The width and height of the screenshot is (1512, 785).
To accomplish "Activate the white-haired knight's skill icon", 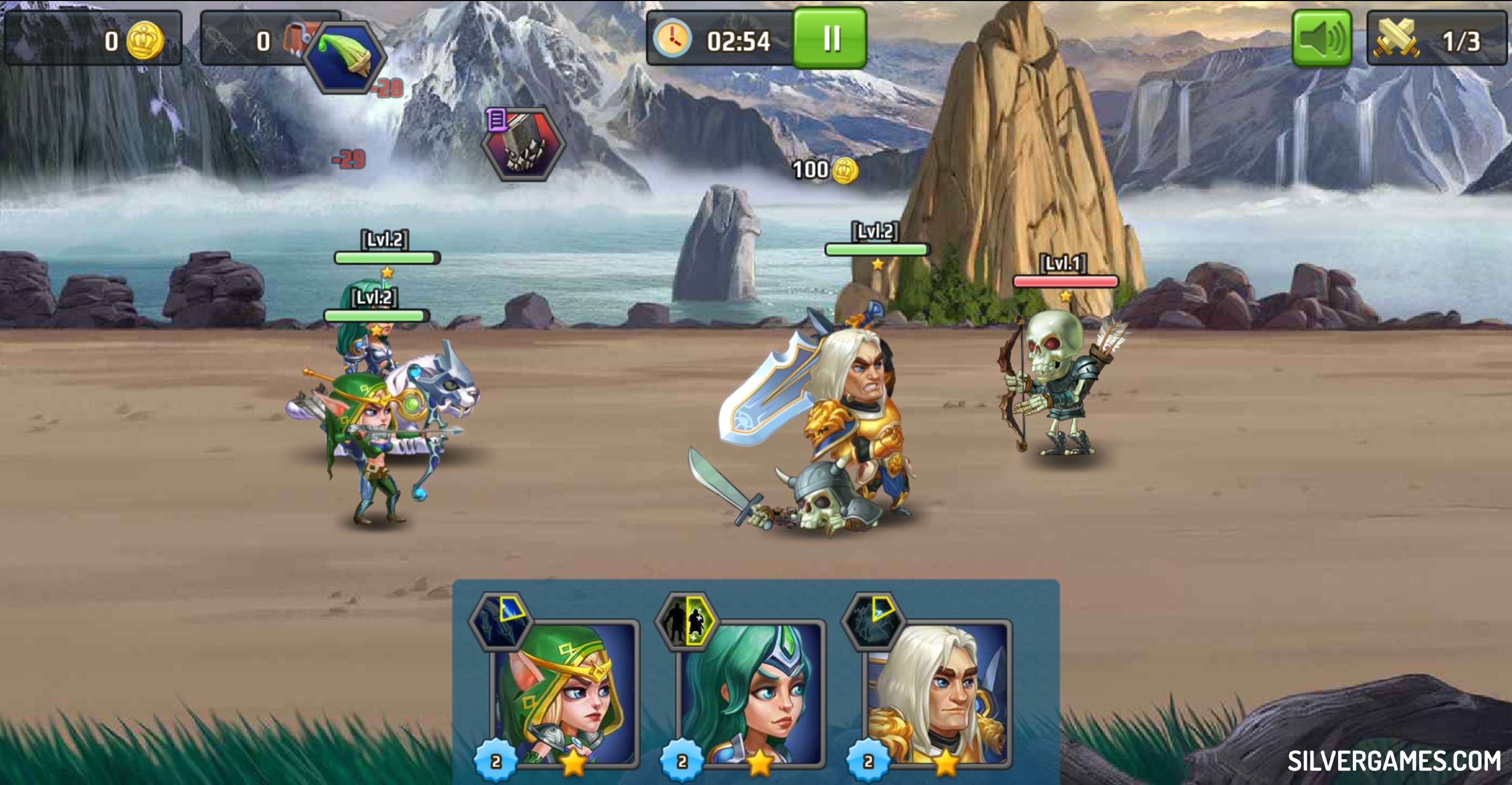I will pyautogui.click(x=873, y=621).
